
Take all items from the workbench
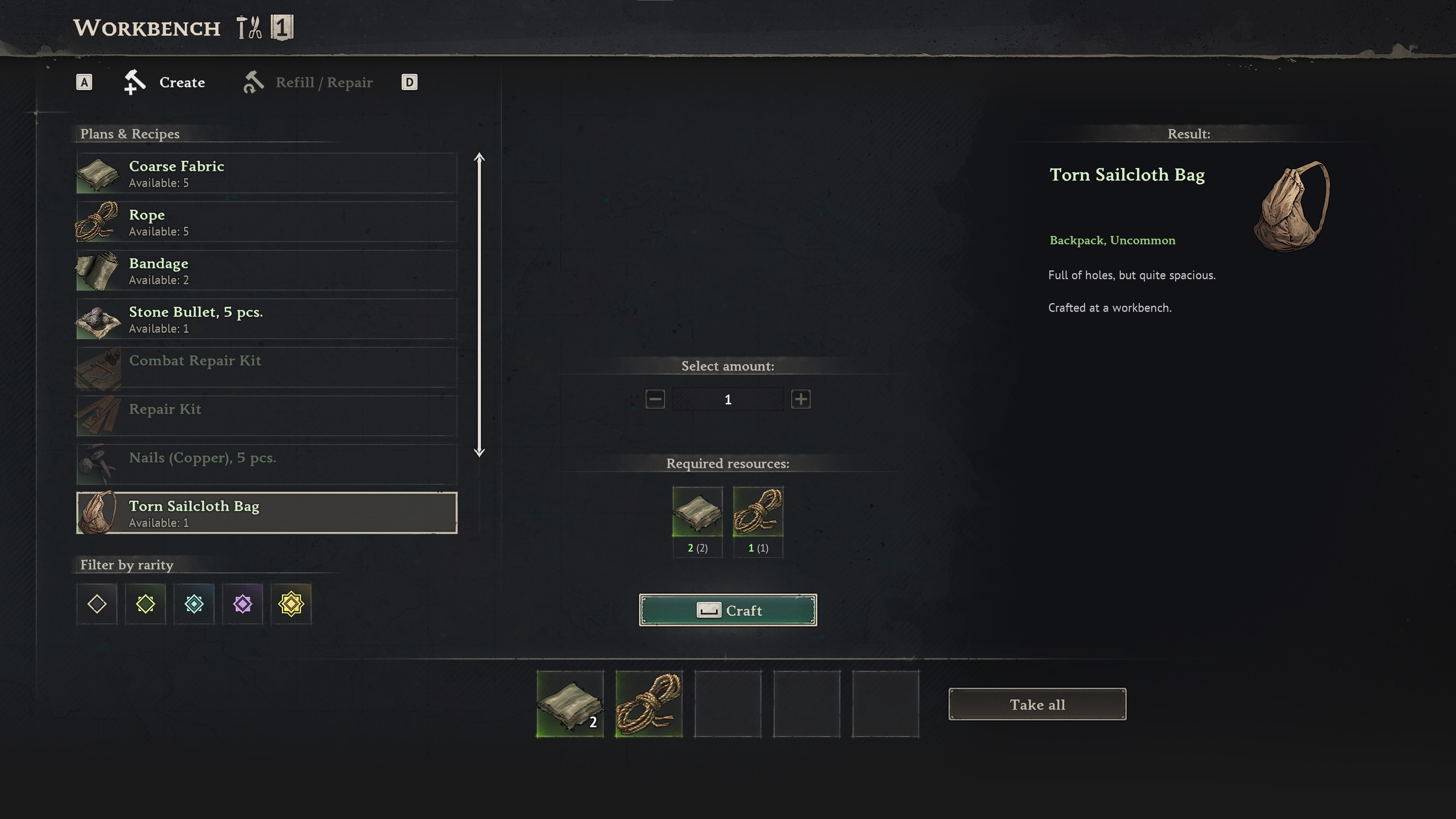(x=1037, y=704)
